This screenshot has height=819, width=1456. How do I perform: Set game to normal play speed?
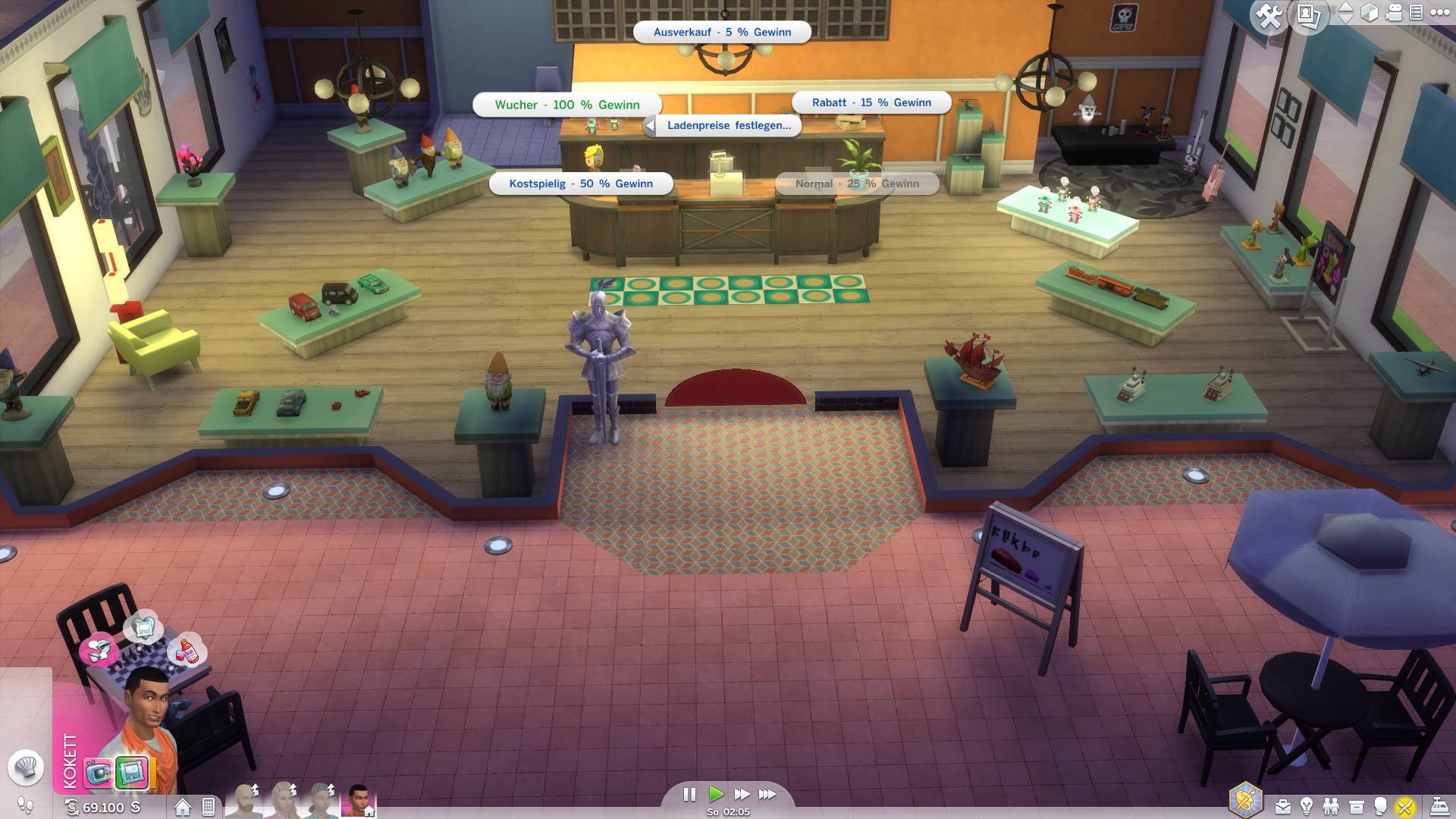tap(716, 794)
